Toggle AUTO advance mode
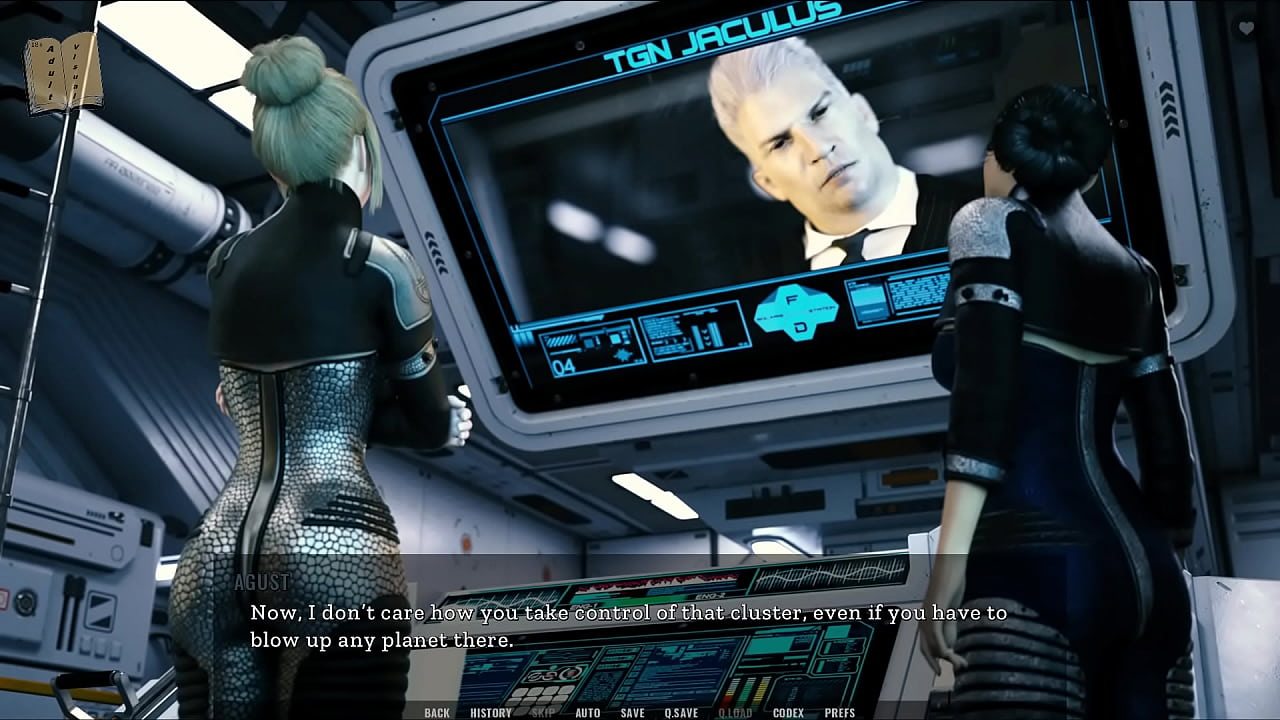 [588, 713]
